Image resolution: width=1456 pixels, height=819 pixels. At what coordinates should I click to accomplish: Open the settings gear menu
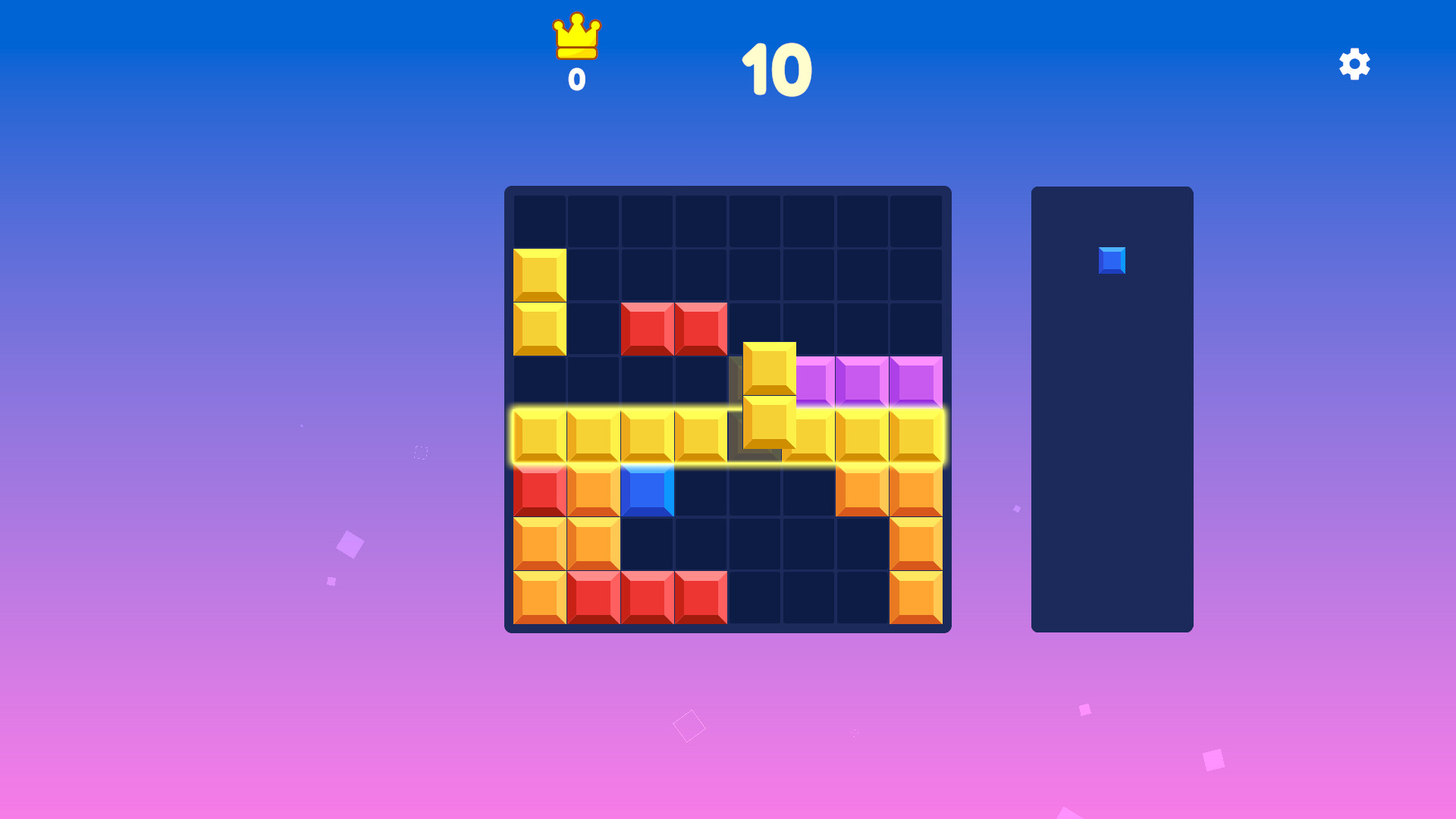tap(1354, 65)
